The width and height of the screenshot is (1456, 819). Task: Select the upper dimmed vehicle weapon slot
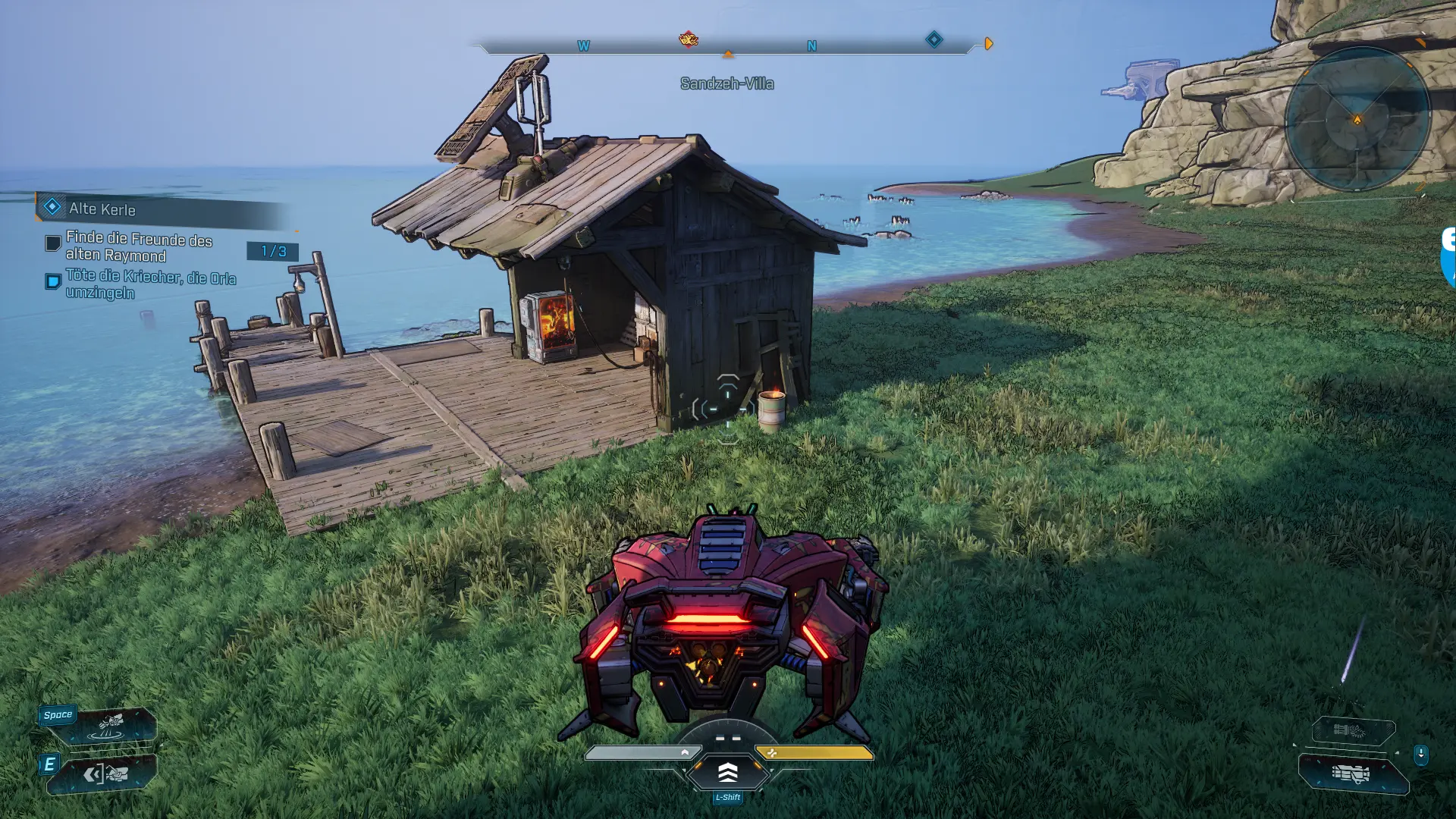1353,731
